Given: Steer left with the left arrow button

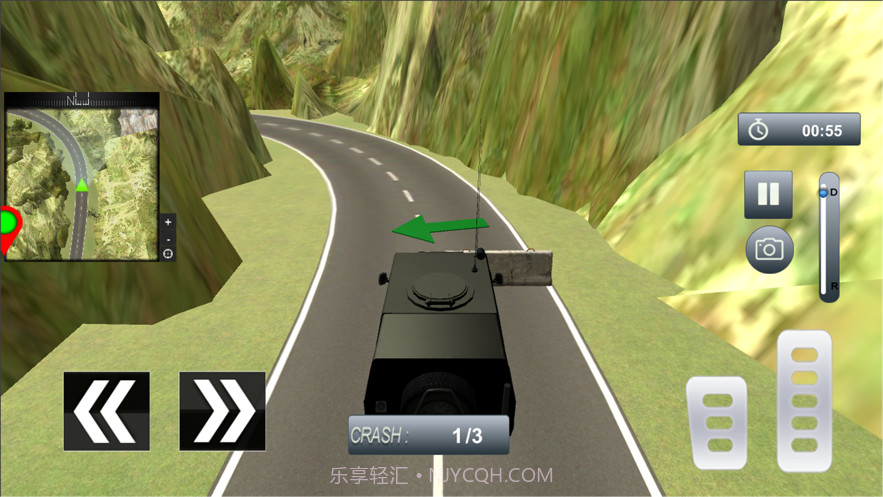Looking at the screenshot, I should tap(107, 411).
